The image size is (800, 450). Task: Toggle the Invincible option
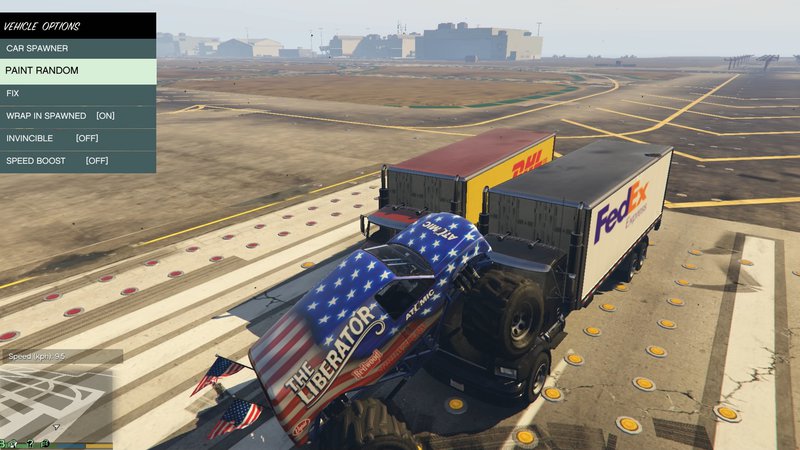click(78, 138)
